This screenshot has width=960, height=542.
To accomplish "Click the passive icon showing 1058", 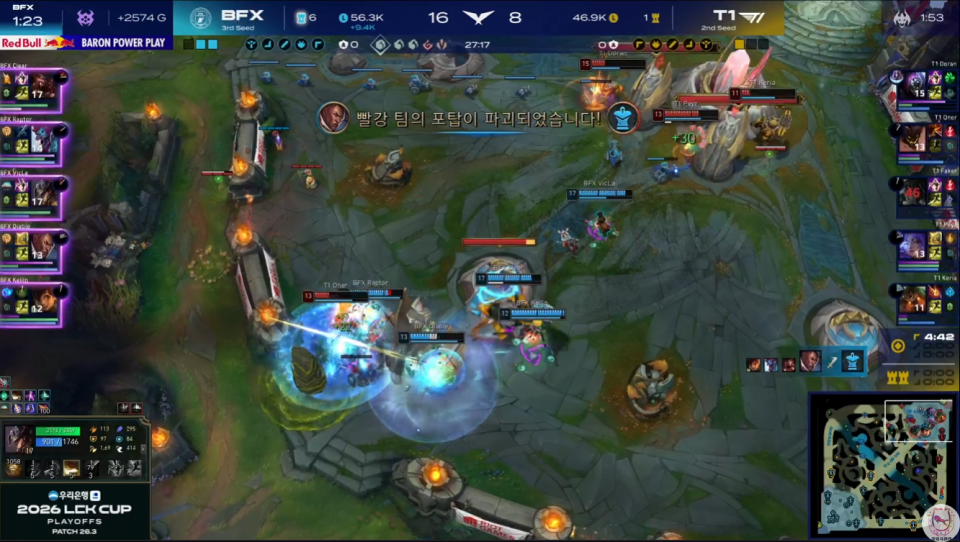I will [15, 468].
